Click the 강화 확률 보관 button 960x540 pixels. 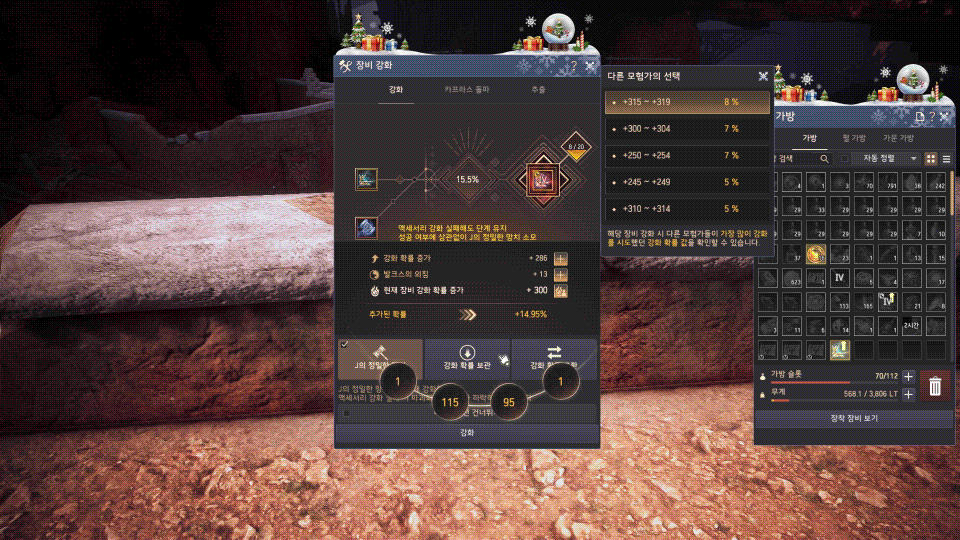(466, 359)
